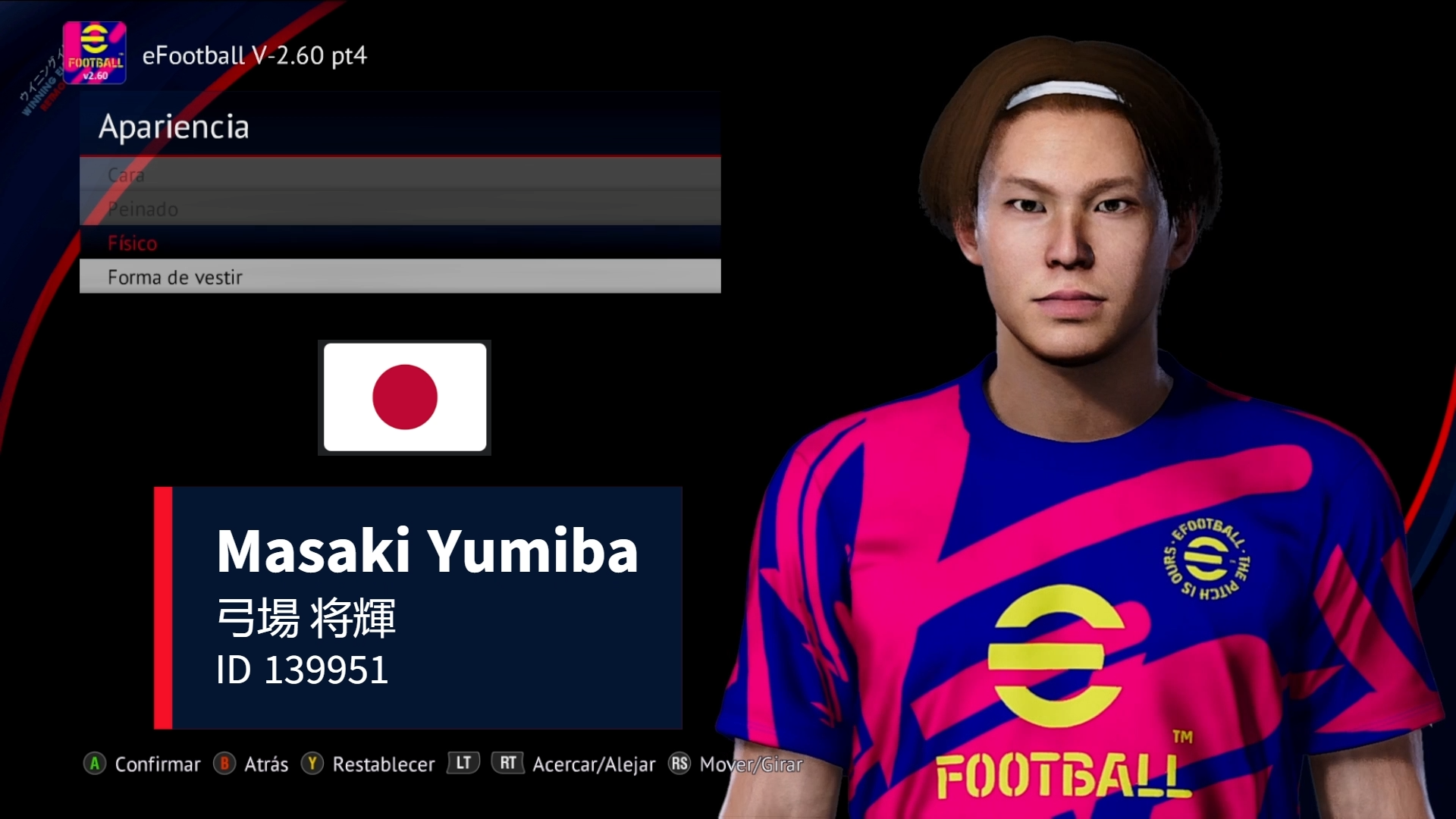This screenshot has width=1456, height=819.
Task: Open the Apariencia menu header
Action: pyautogui.click(x=175, y=127)
